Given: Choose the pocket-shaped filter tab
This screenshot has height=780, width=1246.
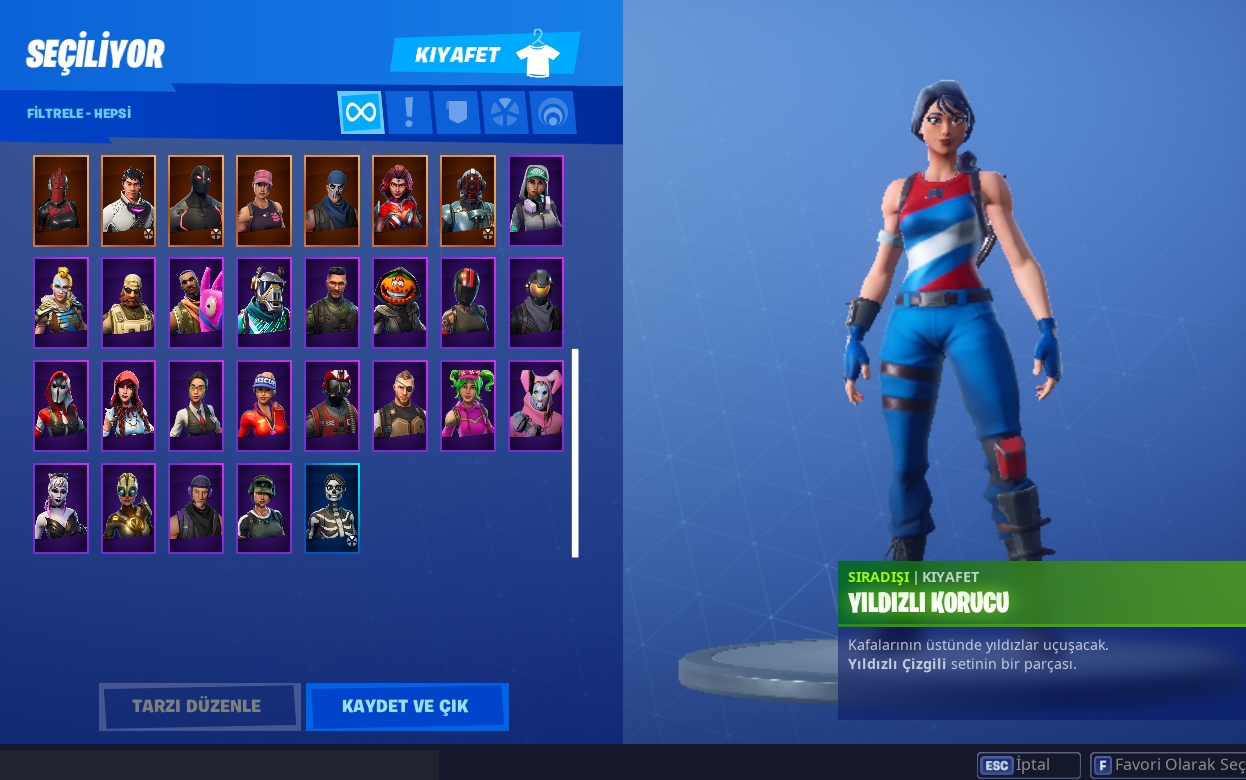Looking at the screenshot, I should [457, 112].
